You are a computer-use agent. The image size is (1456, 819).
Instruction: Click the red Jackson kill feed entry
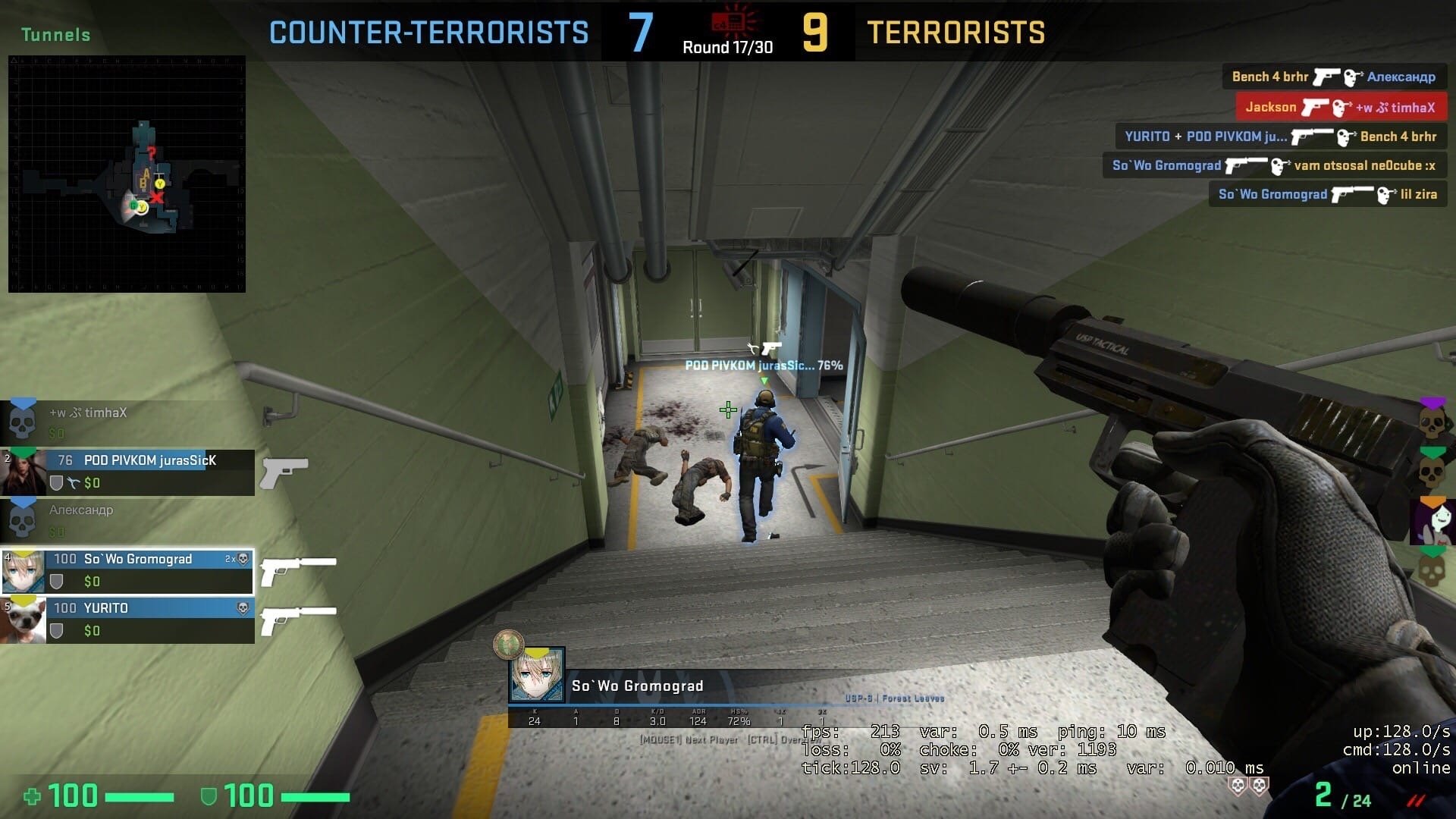(1341, 107)
